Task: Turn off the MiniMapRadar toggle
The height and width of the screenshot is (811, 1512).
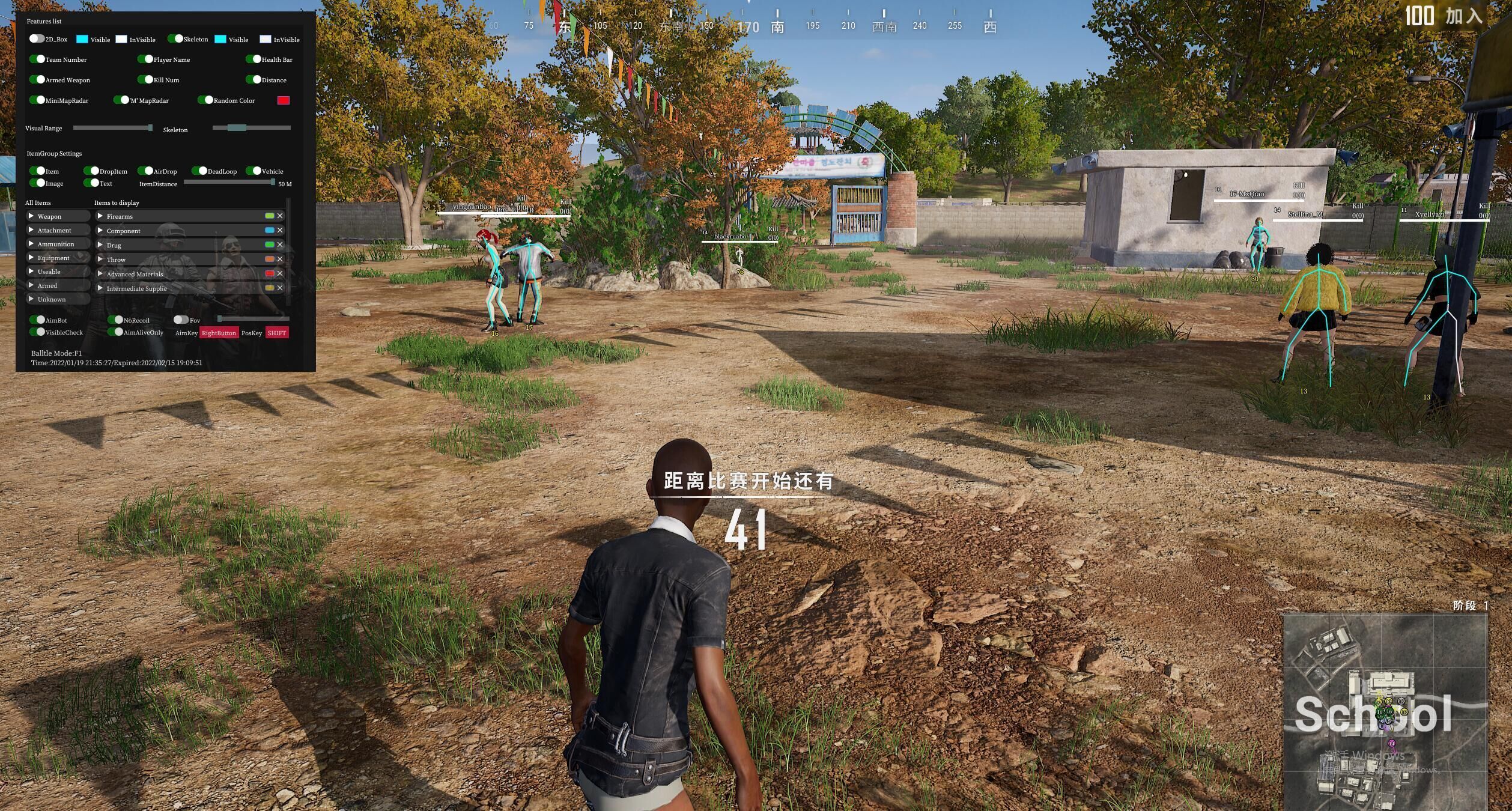Action: click(x=37, y=100)
